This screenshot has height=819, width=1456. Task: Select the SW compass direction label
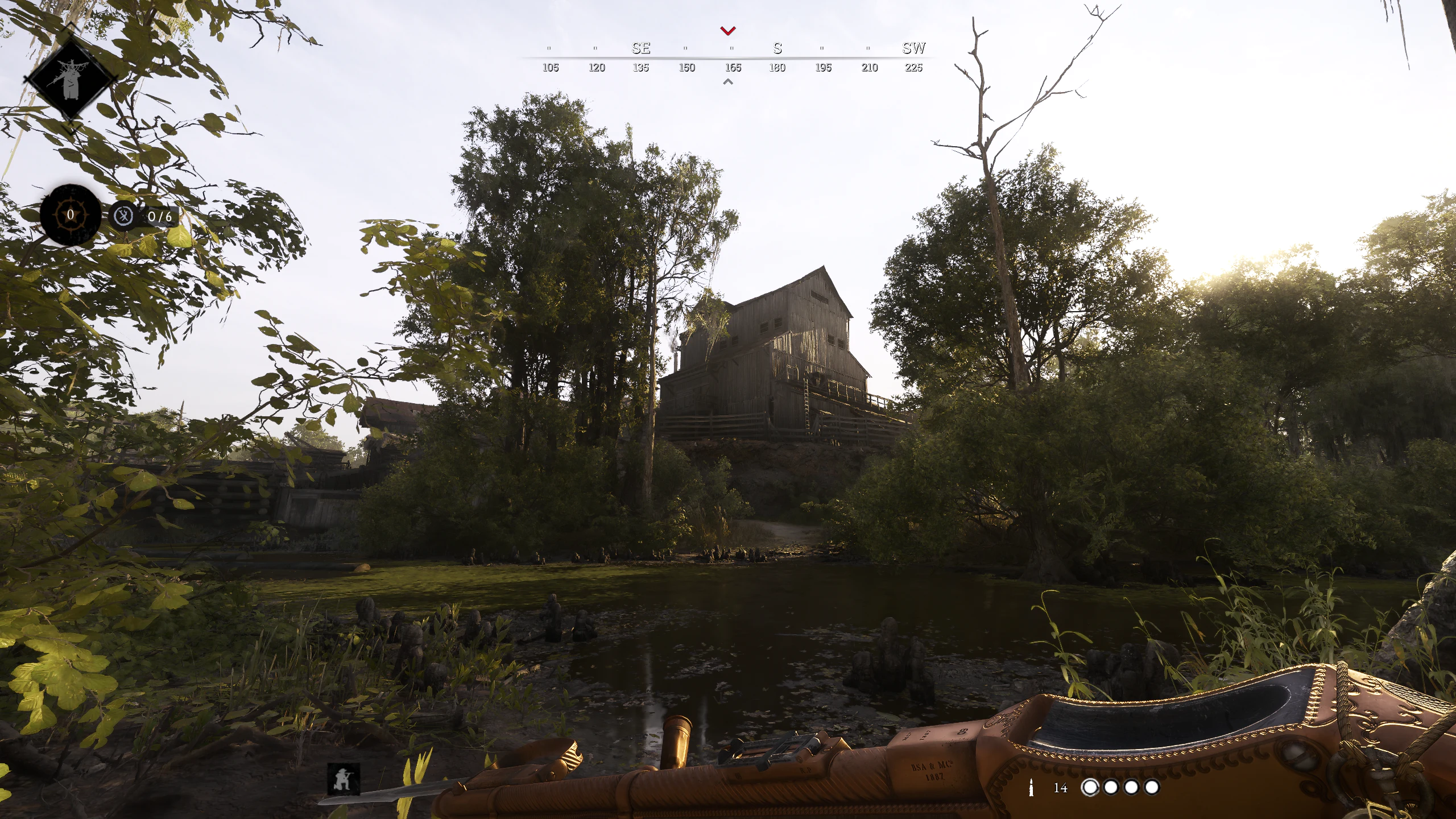pyautogui.click(x=915, y=48)
